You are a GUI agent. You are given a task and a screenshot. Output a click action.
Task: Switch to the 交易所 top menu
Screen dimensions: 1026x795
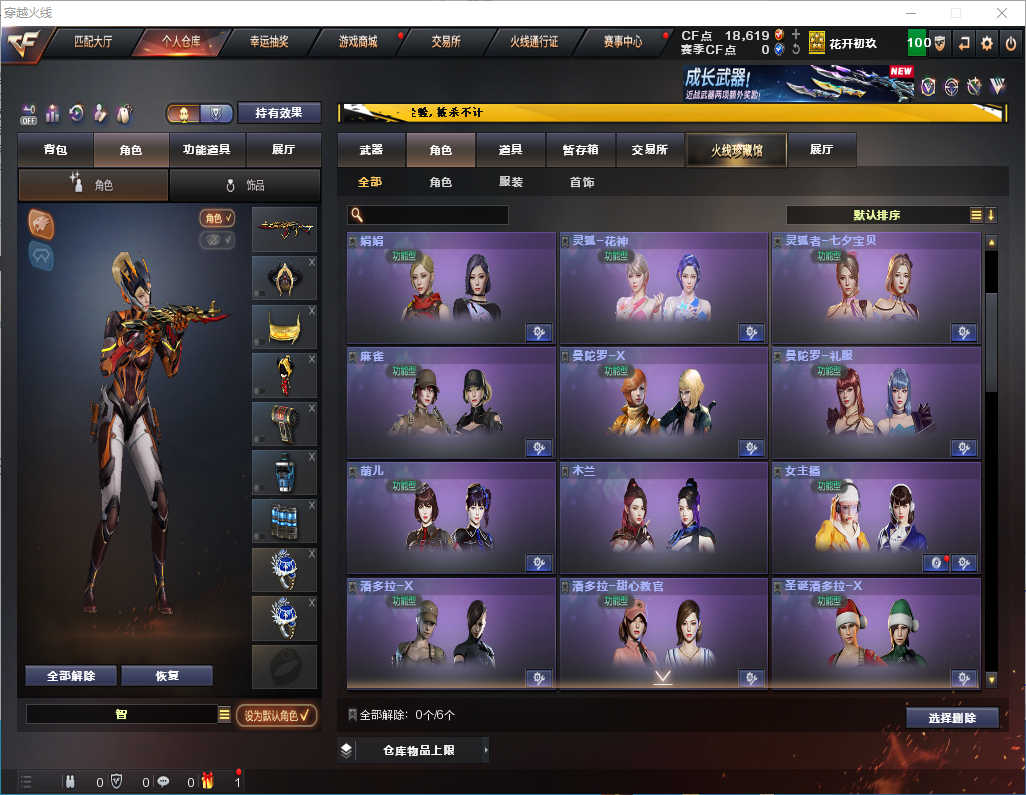pos(446,42)
